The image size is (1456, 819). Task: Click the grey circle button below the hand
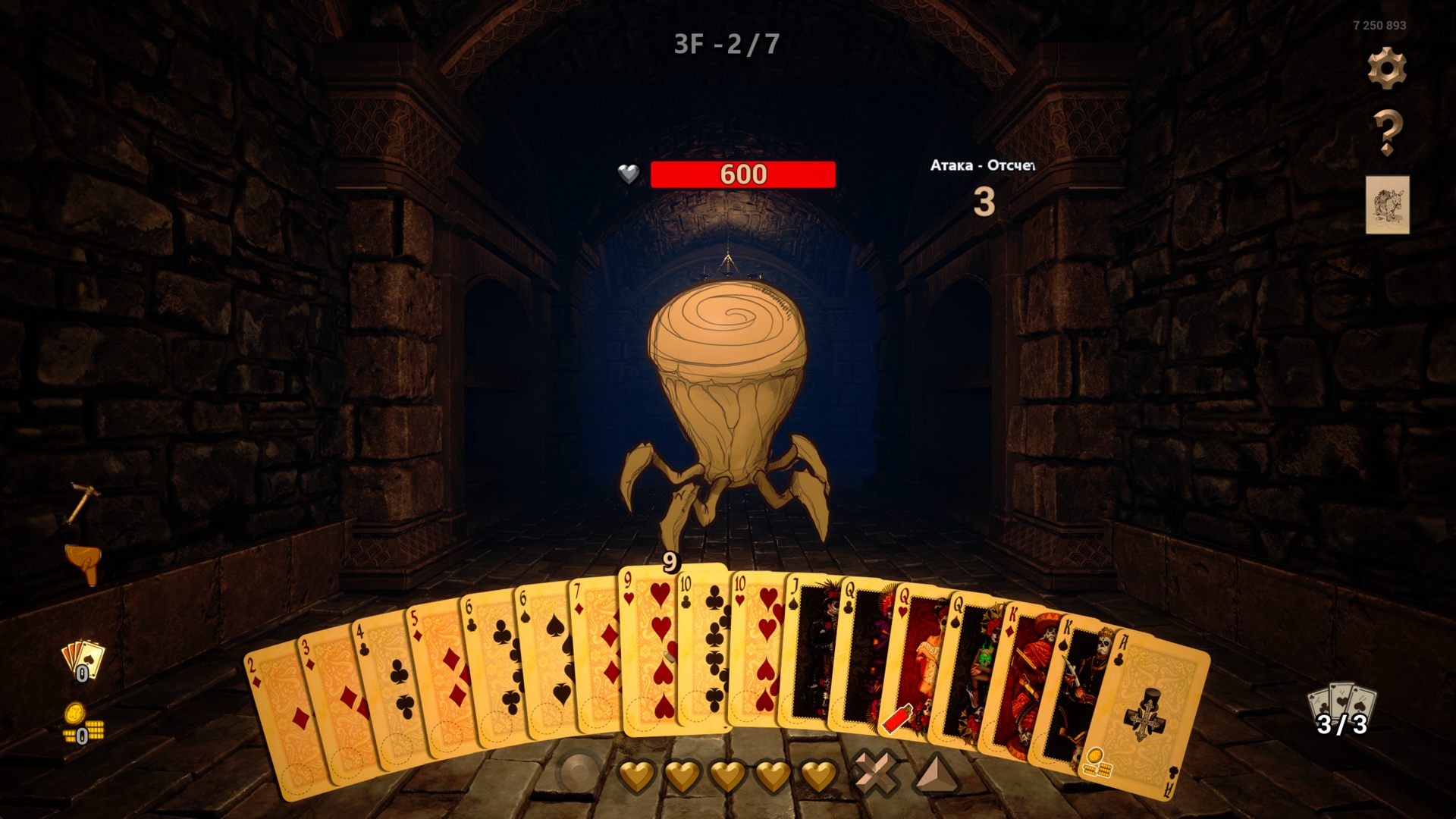click(x=580, y=773)
